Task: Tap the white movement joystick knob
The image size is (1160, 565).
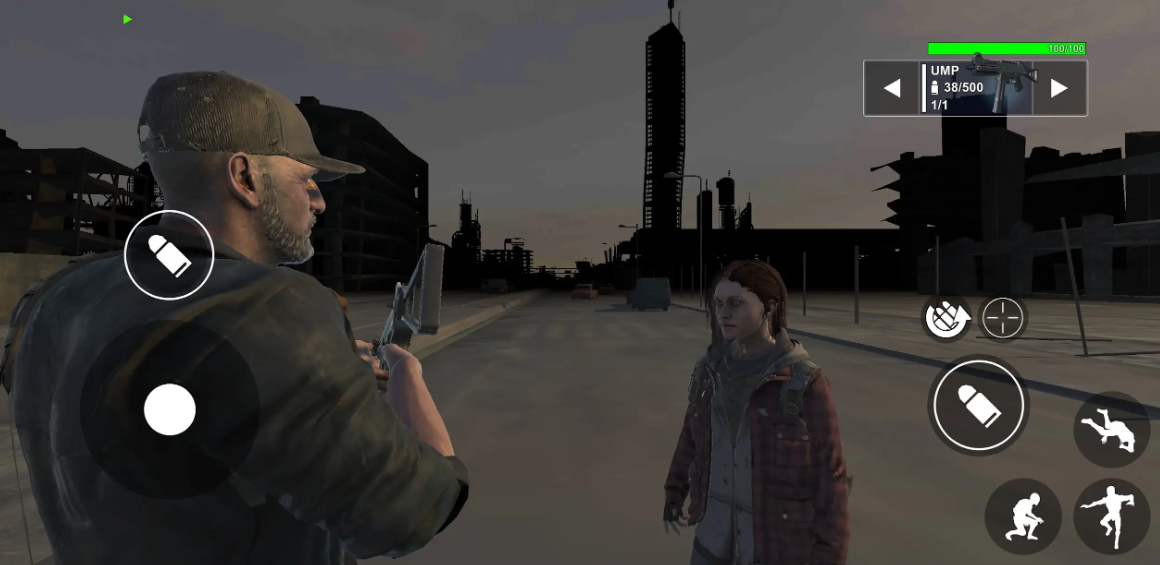Action: pyautogui.click(x=170, y=410)
